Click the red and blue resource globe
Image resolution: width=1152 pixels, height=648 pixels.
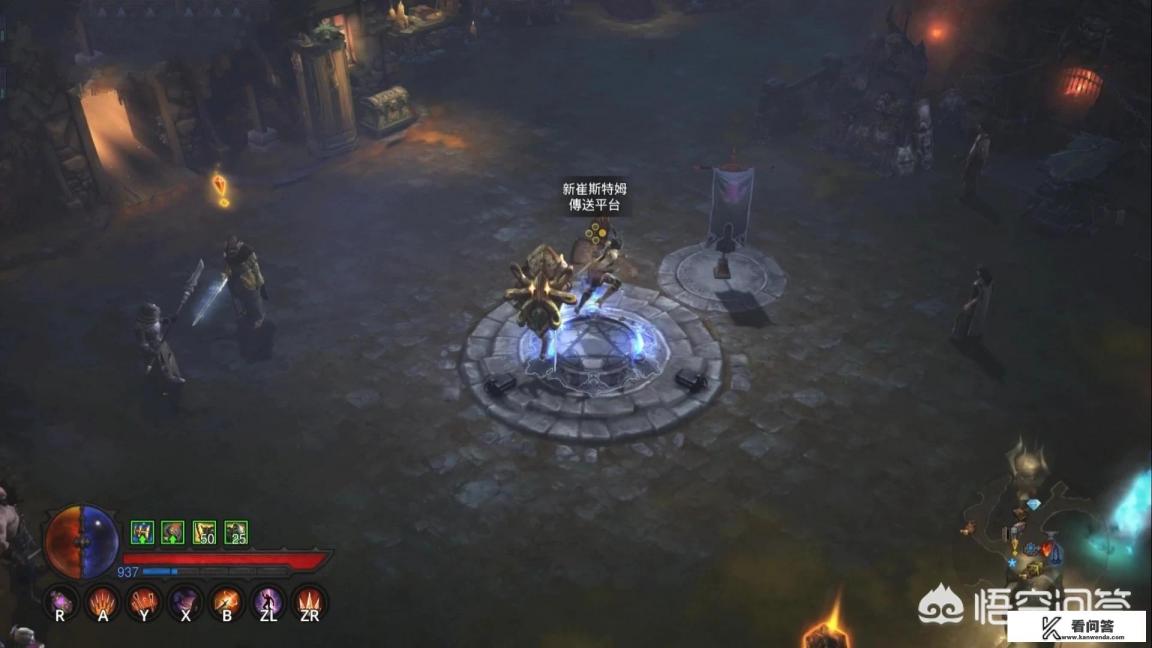point(82,542)
